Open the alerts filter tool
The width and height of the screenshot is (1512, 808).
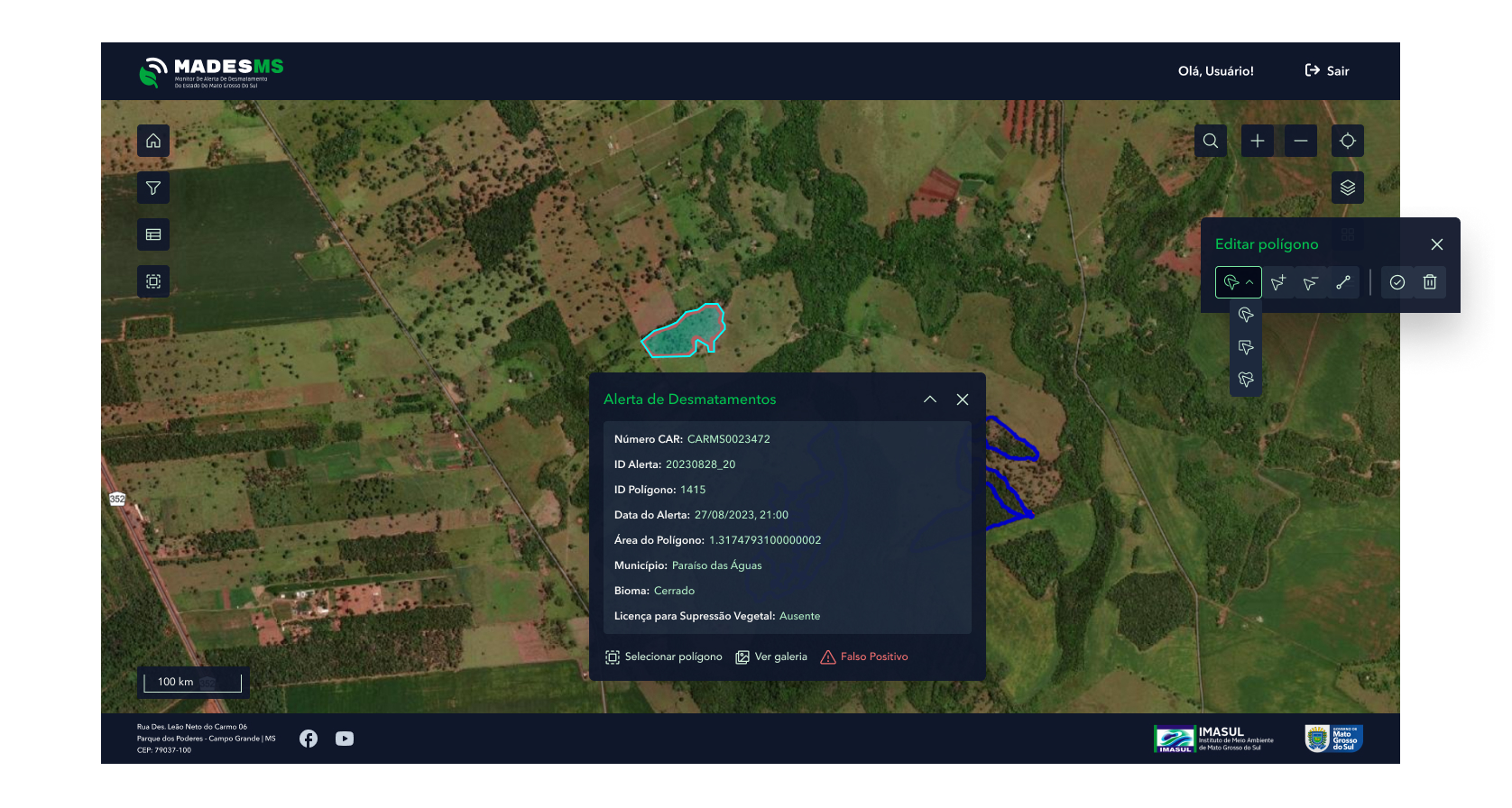click(x=152, y=188)
